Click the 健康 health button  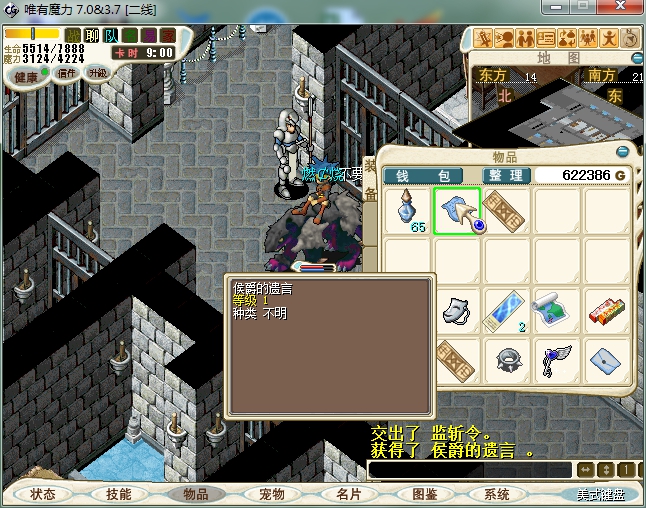pos(26,77)
